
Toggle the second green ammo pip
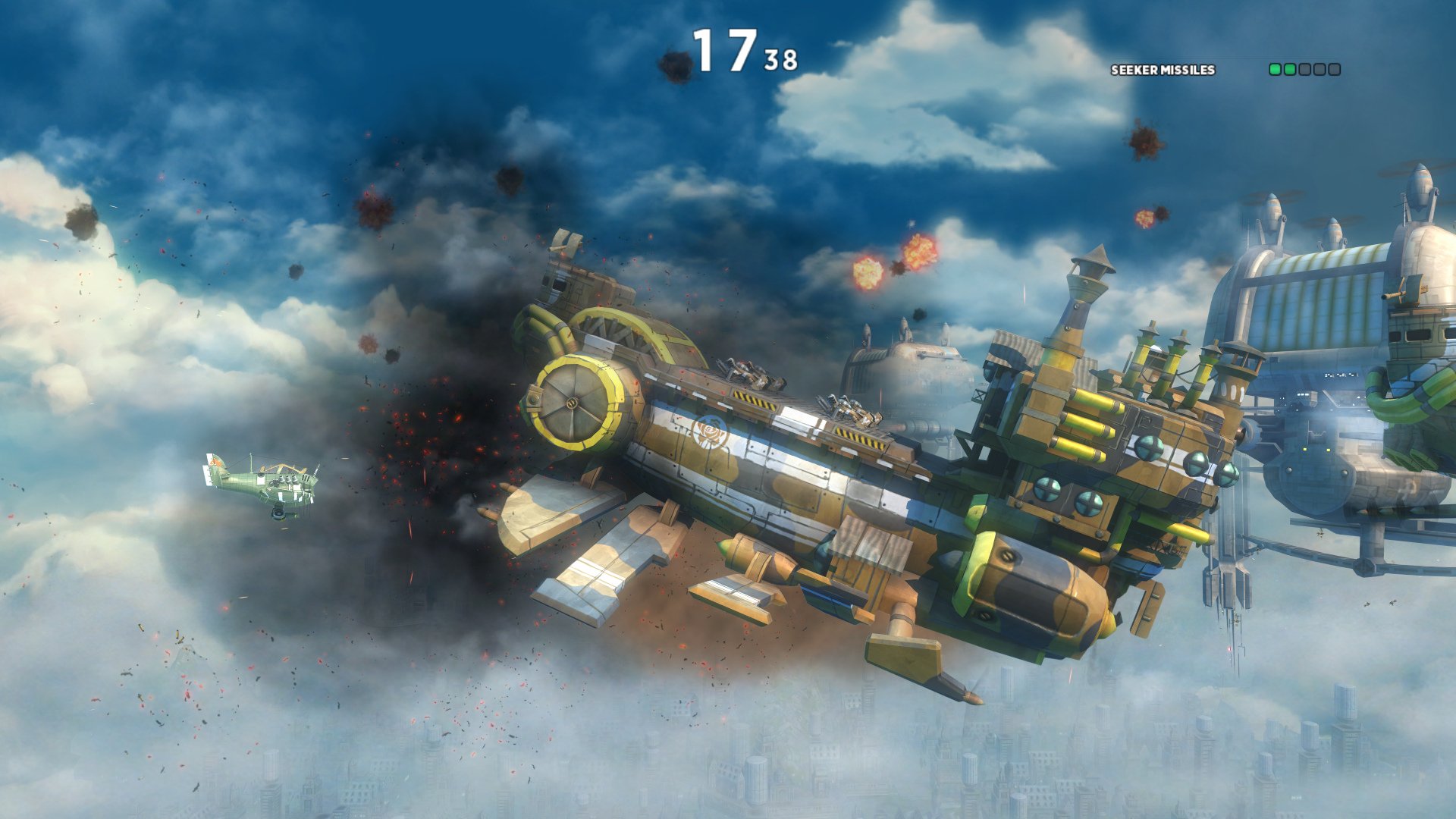[x=1290, y=70]
